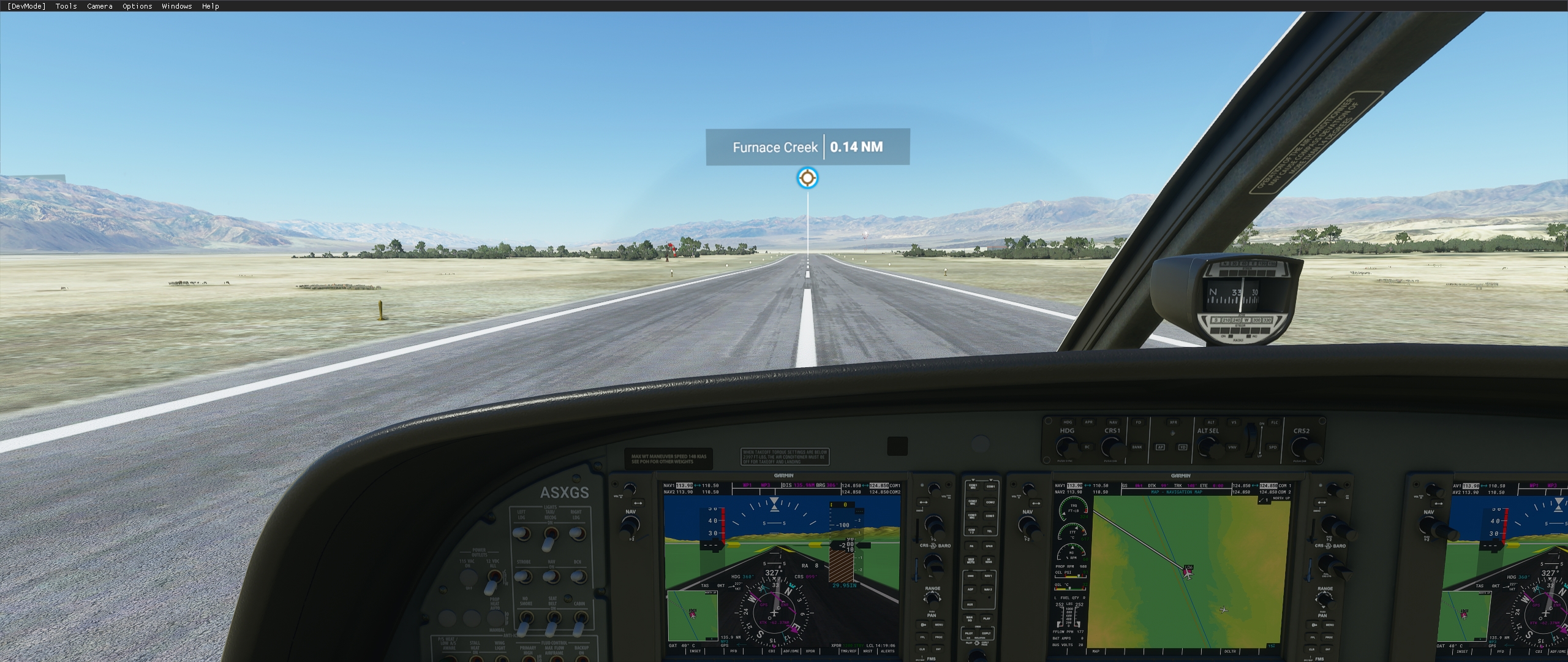Screen dimensions: 1568x662
Task: Click the Furnace Creek waypoint marker
Action: pos(807,177)
